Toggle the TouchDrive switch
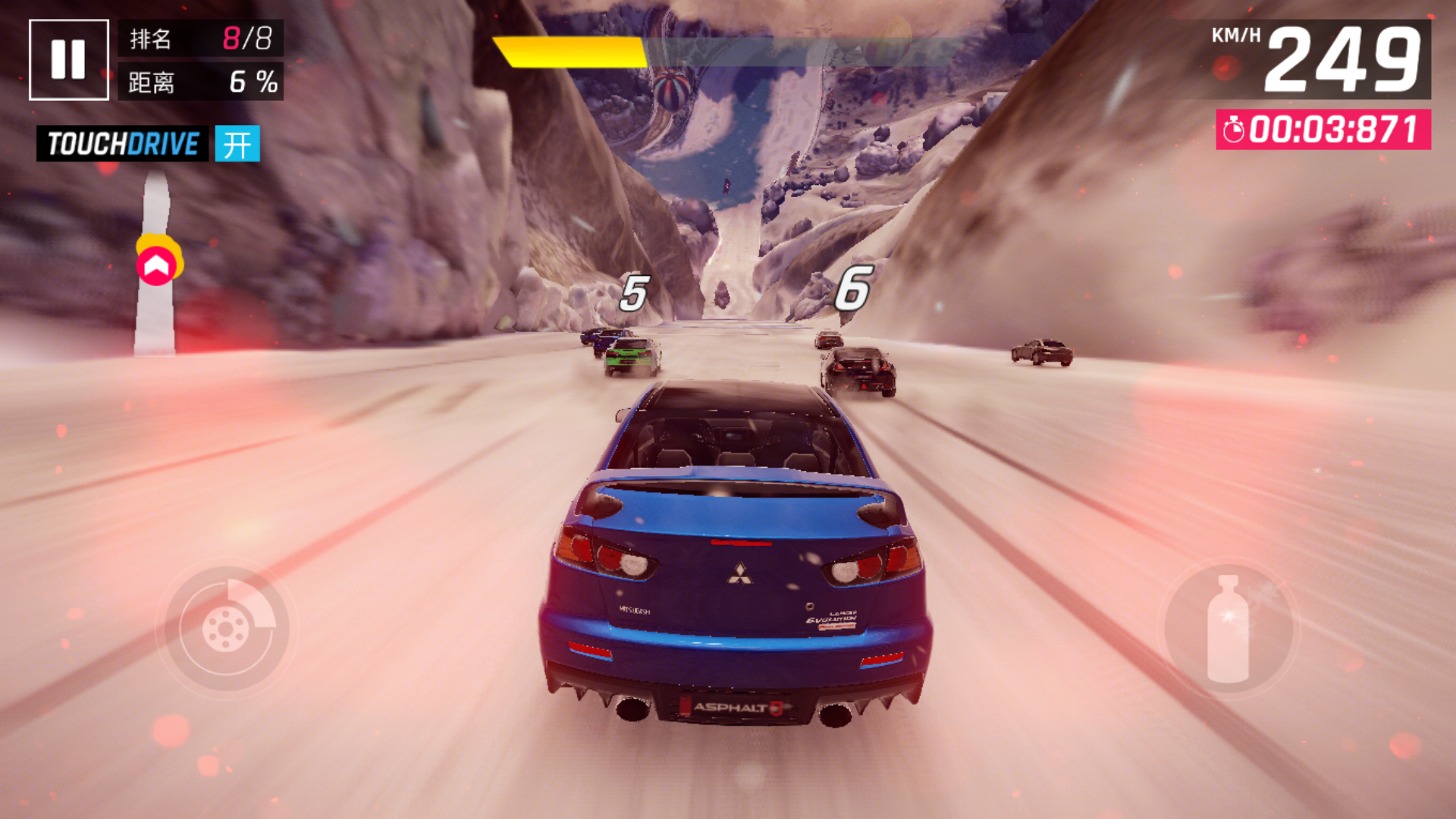The width and height of the screenshot is (1456, 819). [237, 144]
